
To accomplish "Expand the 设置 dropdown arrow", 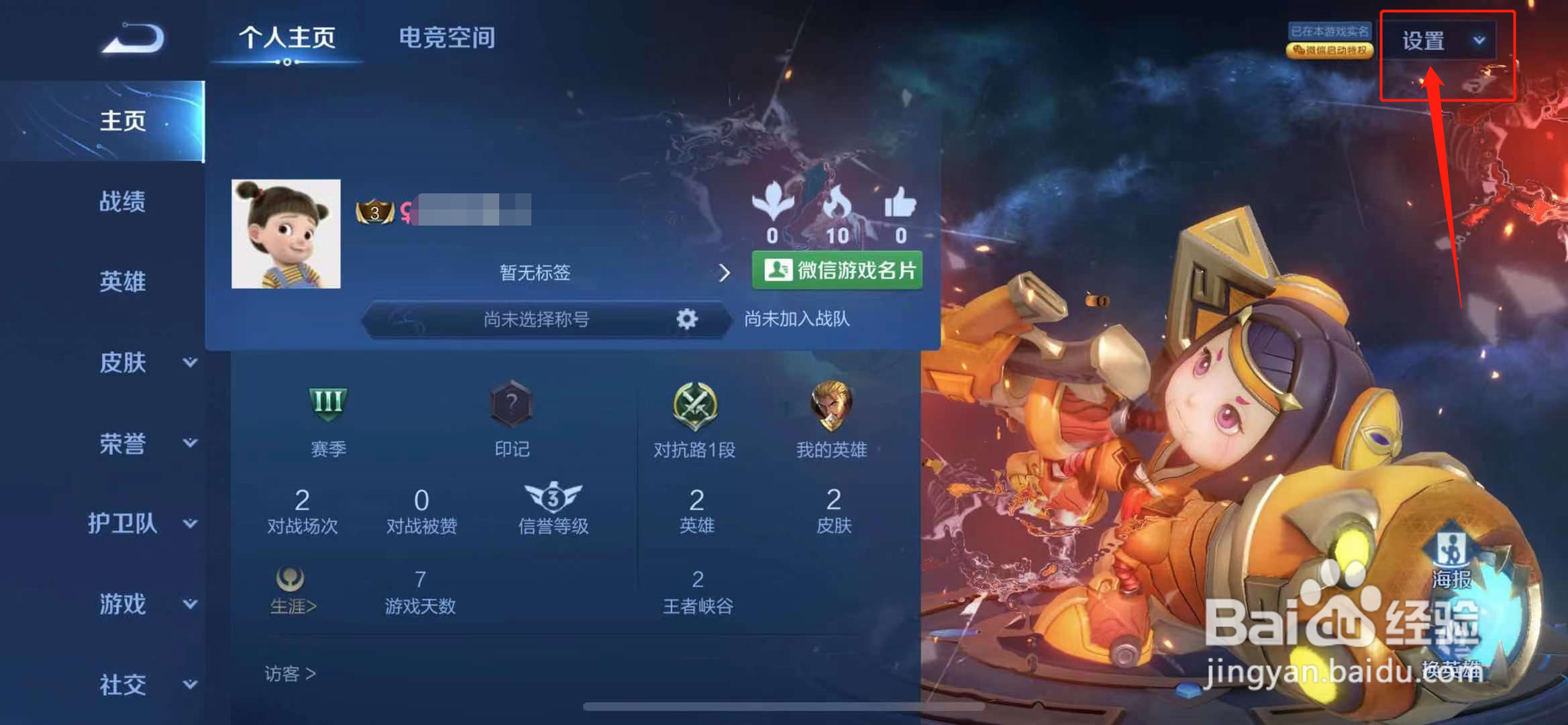I will tap(1479, 40).
